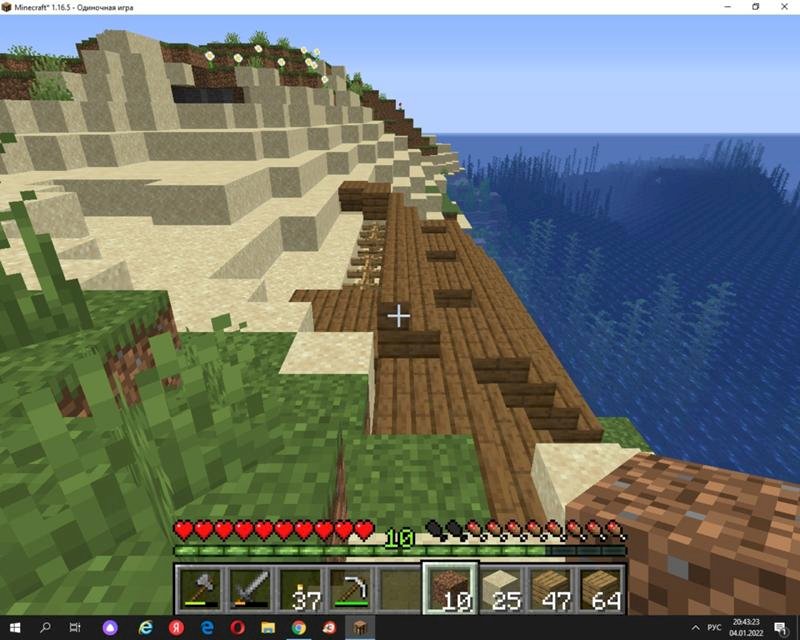Select the stone axe hotbar slot
This screenshot has width=800, height=640.
coord(199,587)
